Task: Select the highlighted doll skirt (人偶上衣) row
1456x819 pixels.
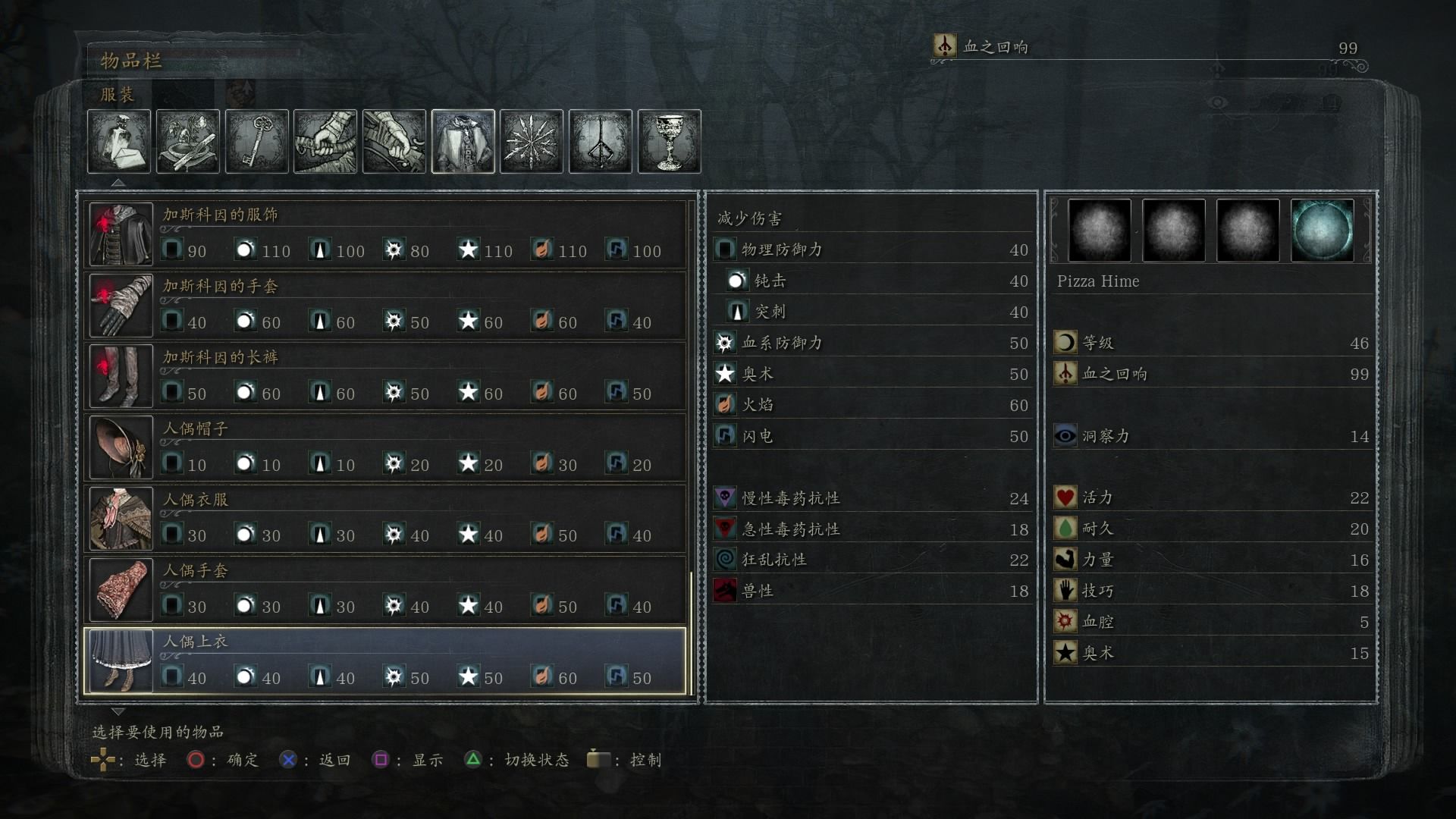Action: pos(385,661)
